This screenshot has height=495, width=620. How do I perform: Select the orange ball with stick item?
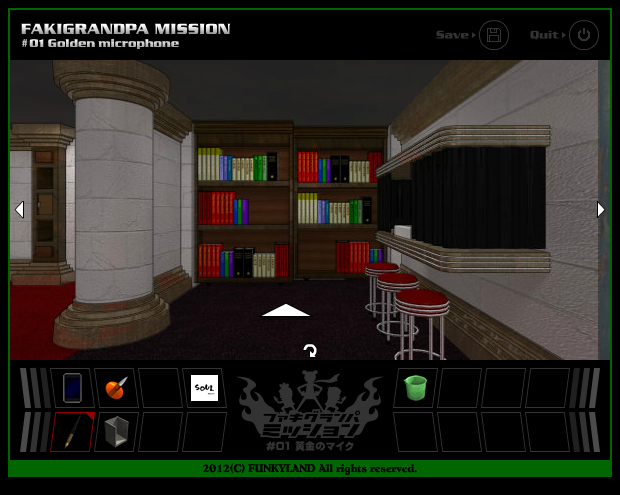click(x=116, y=387)
